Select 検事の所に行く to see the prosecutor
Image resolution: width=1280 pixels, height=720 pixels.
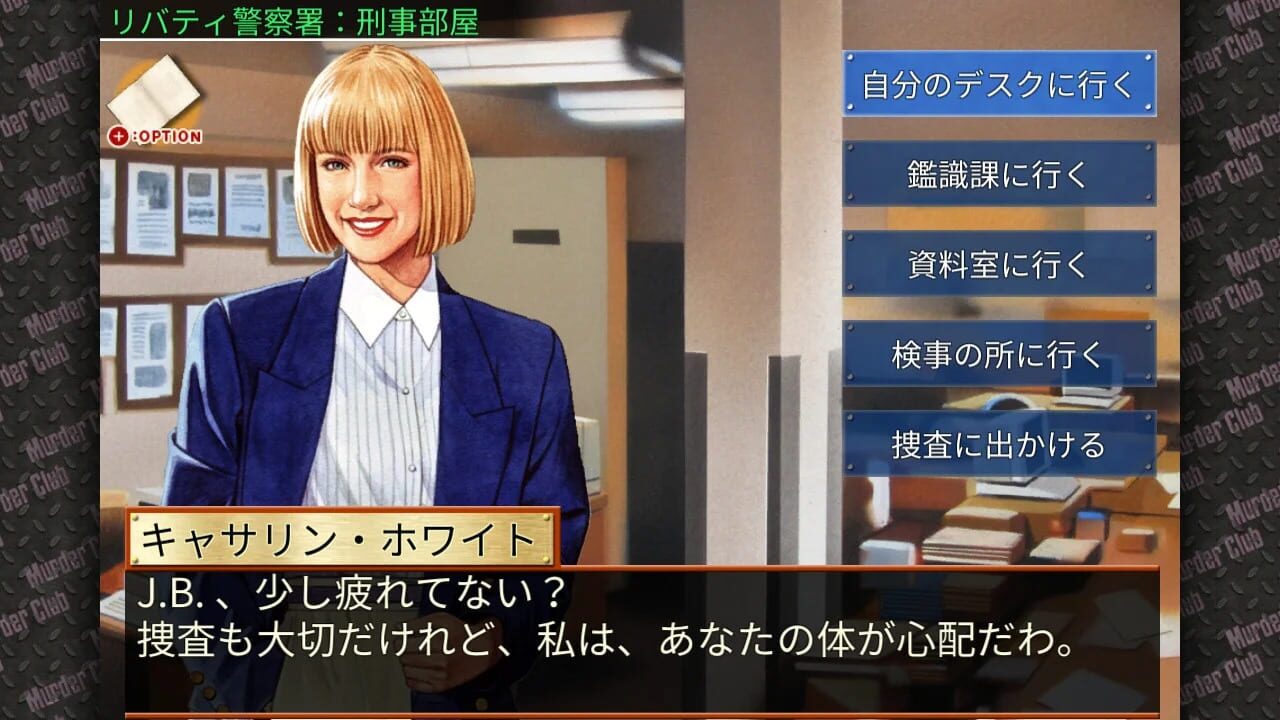[x=999, y=354]
